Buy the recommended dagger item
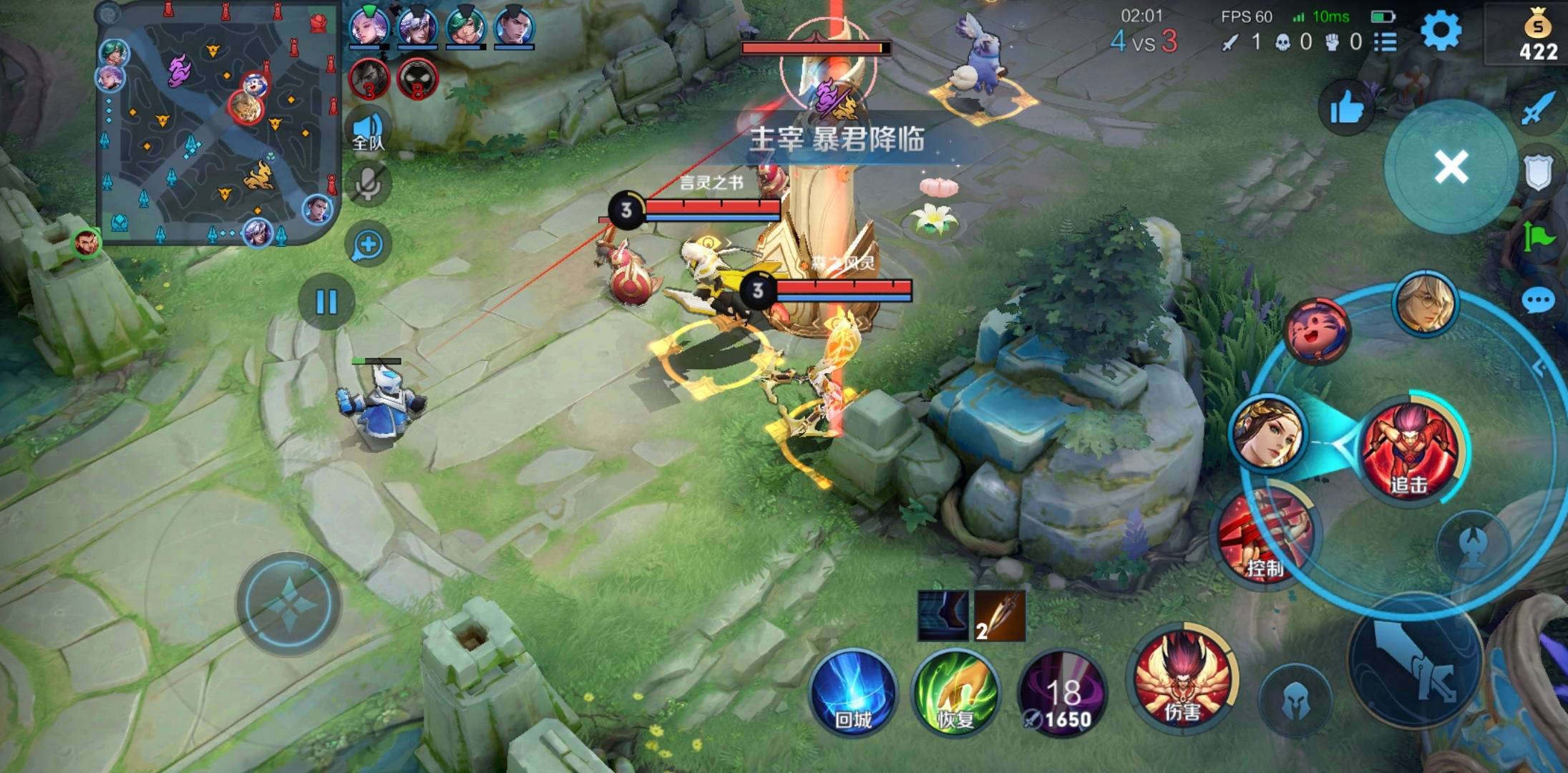The image size is (1568, 773). [1000, 616]
